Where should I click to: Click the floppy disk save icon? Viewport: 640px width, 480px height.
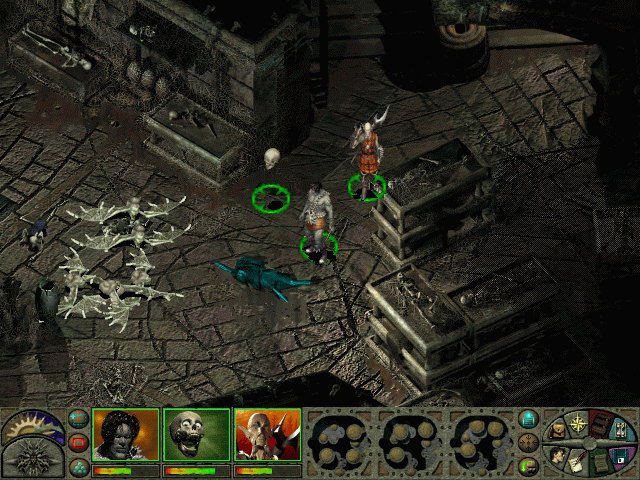tap(620, 456)
